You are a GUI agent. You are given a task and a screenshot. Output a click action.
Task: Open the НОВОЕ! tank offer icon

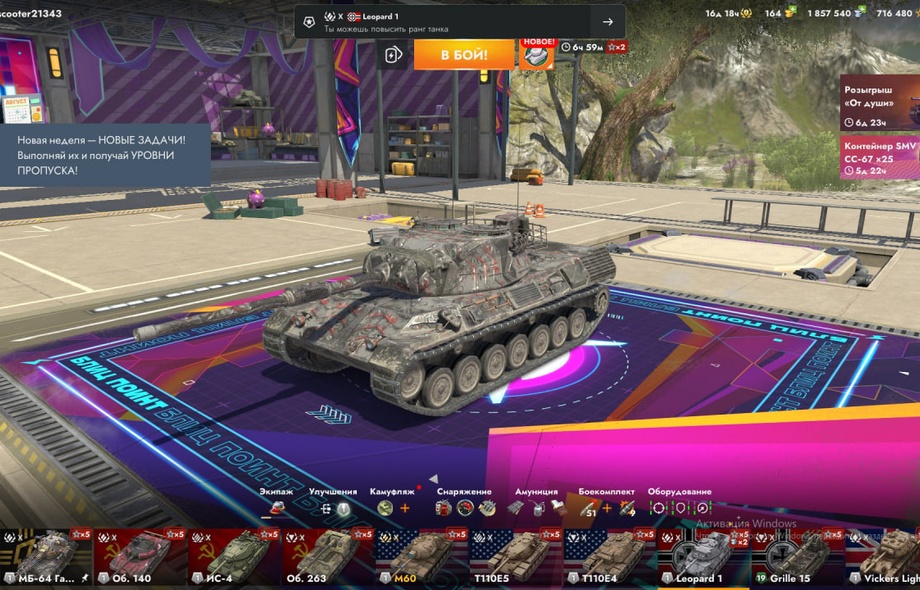tap(537, 53)
